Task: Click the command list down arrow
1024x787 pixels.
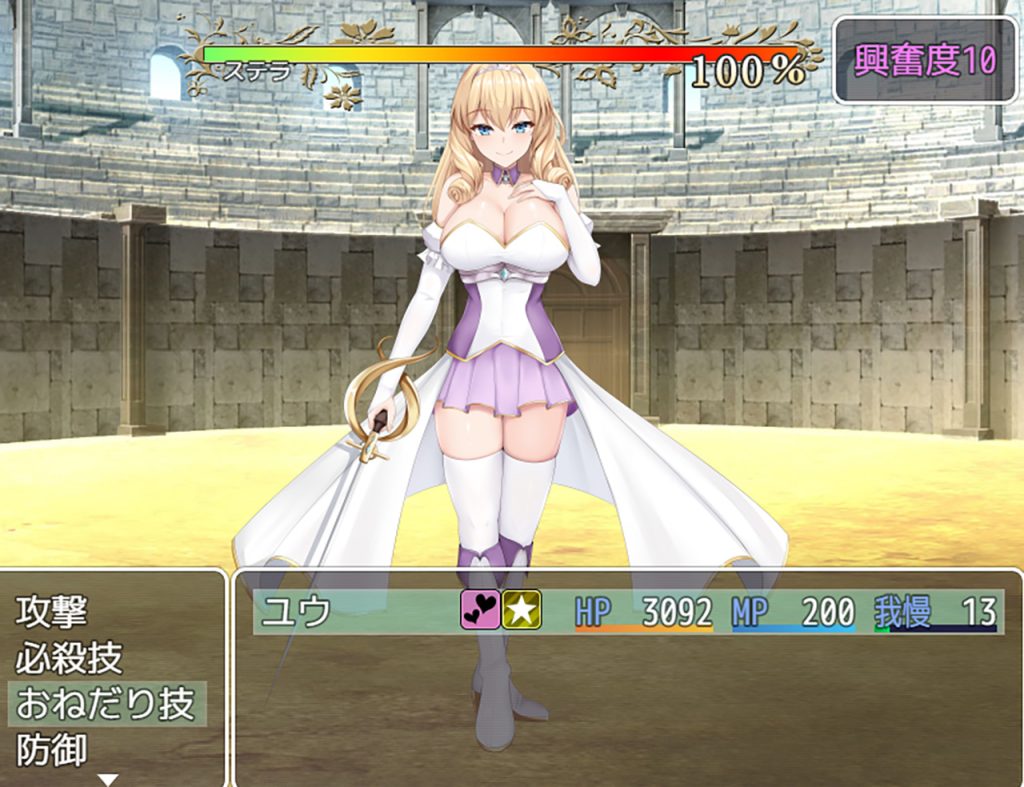Action: click(x=108, y=779)
